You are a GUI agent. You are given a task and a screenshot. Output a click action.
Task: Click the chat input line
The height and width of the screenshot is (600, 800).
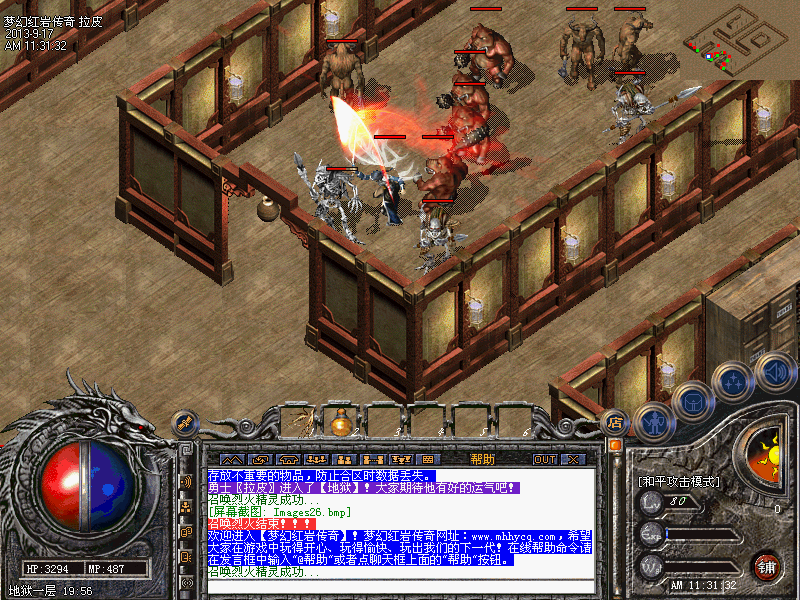[400, 585]
